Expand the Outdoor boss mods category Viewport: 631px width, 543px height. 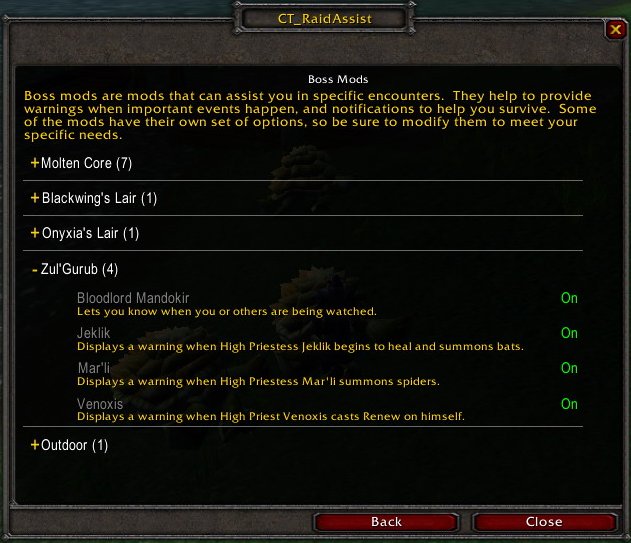(69, 445)
